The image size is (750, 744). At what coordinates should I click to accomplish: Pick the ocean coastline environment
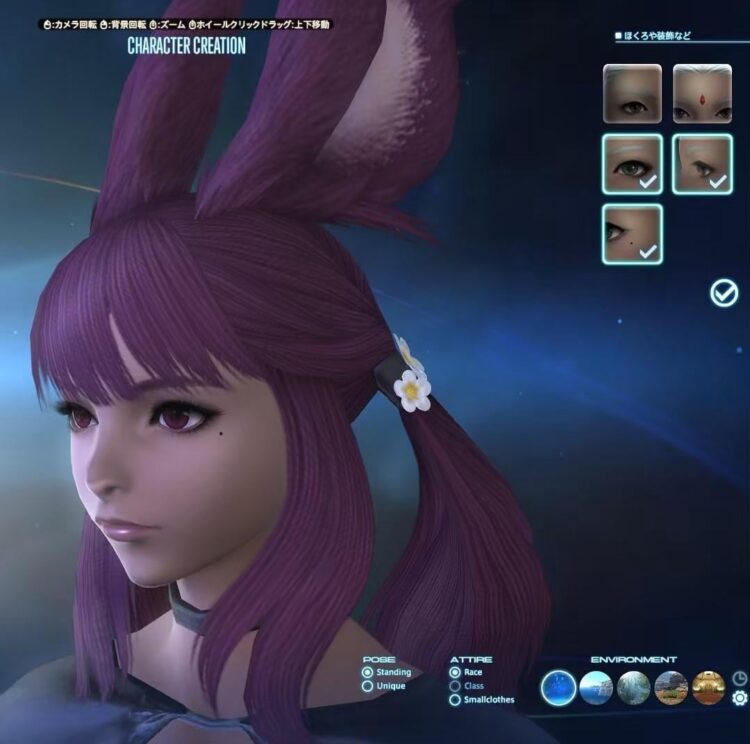(x=597, y=687)
